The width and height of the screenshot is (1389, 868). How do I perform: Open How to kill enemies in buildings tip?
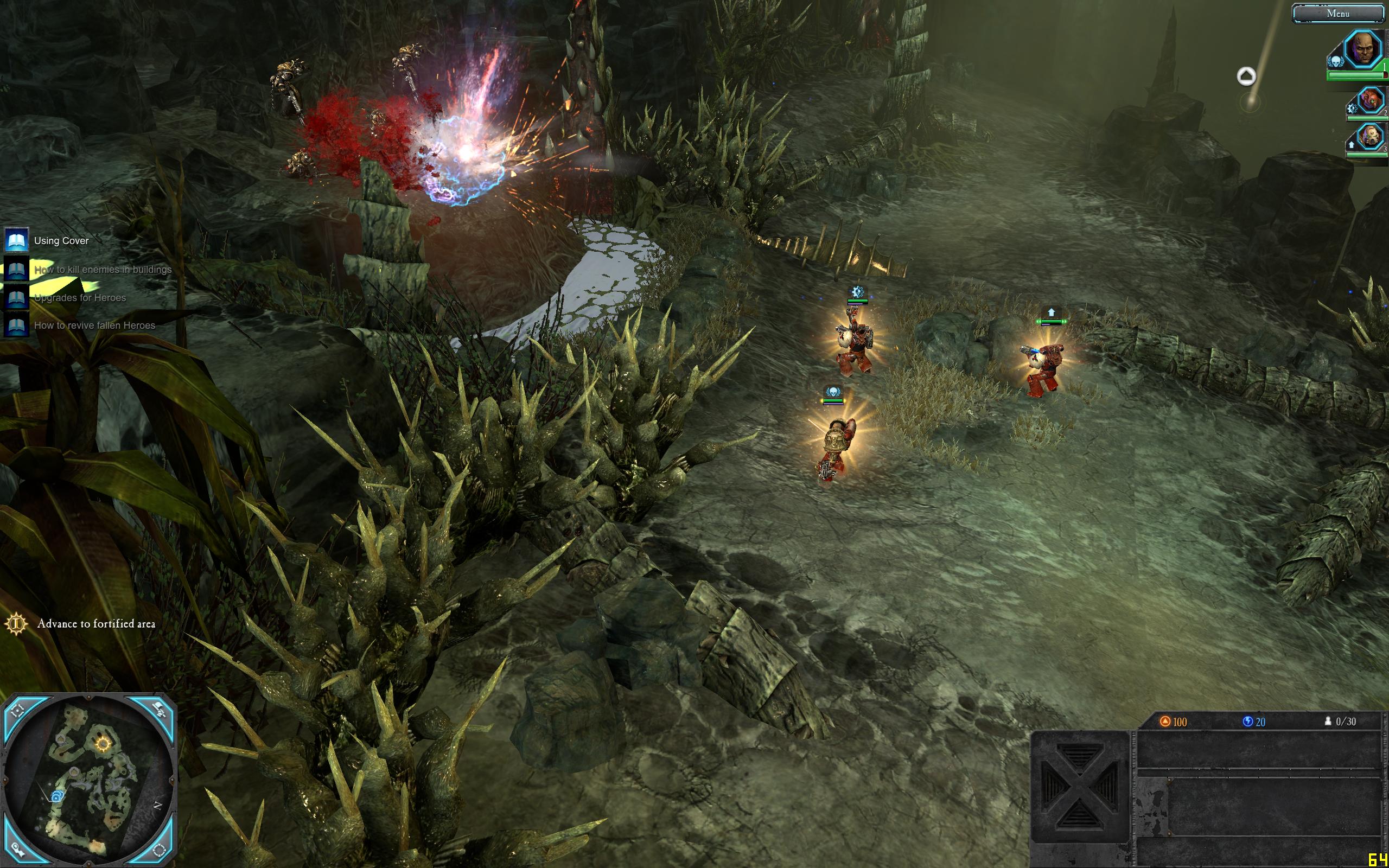[x=102, y=269]
